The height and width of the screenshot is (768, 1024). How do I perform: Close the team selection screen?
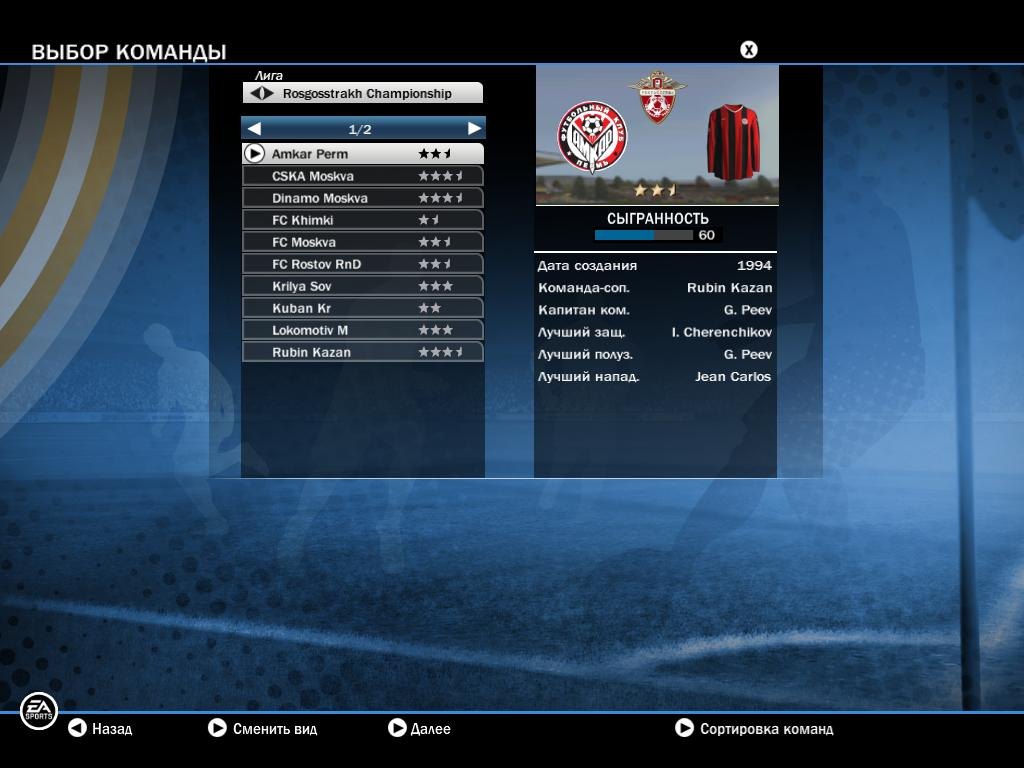click(x=748, y=50)
